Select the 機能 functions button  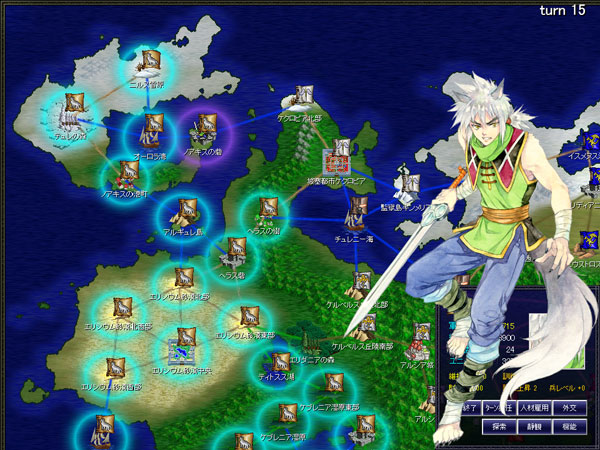point(569,427)
